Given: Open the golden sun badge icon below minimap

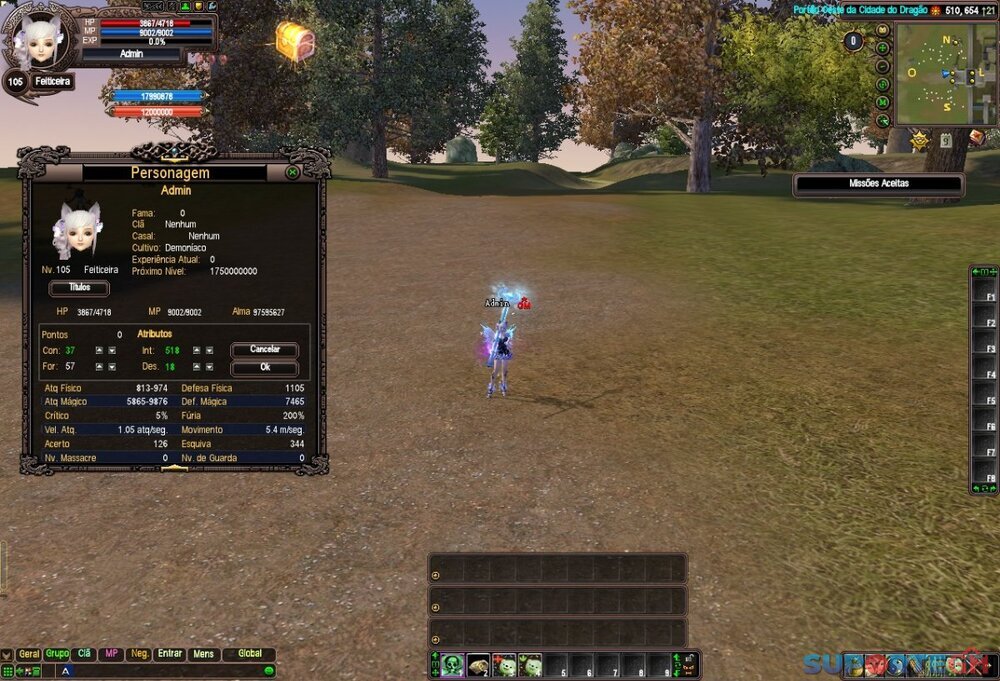Looking at the screenshot, I should [919, 141].
